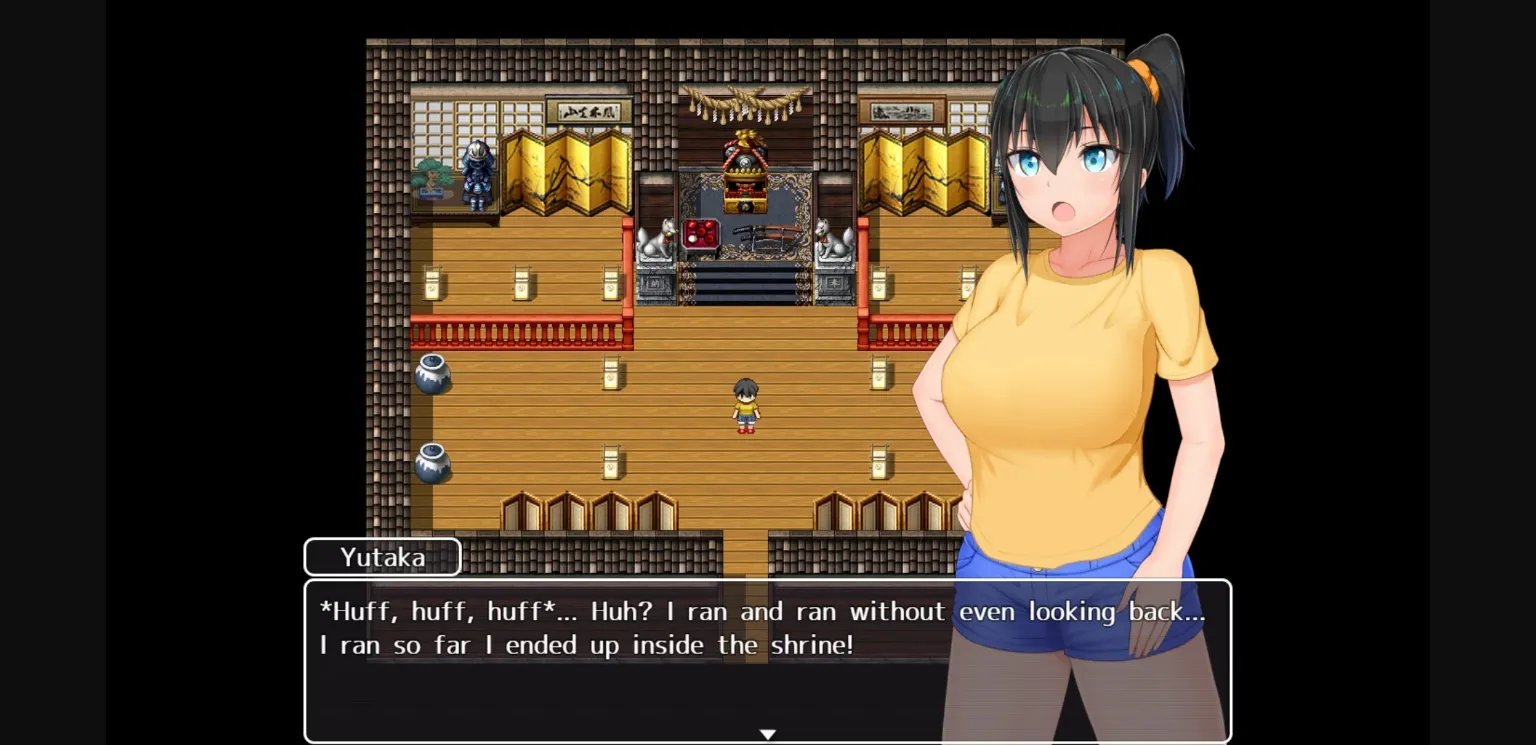Click the framed calligraphy sign above the screen
Viewport: 1536px width, 745px height.
click(586, 110)
